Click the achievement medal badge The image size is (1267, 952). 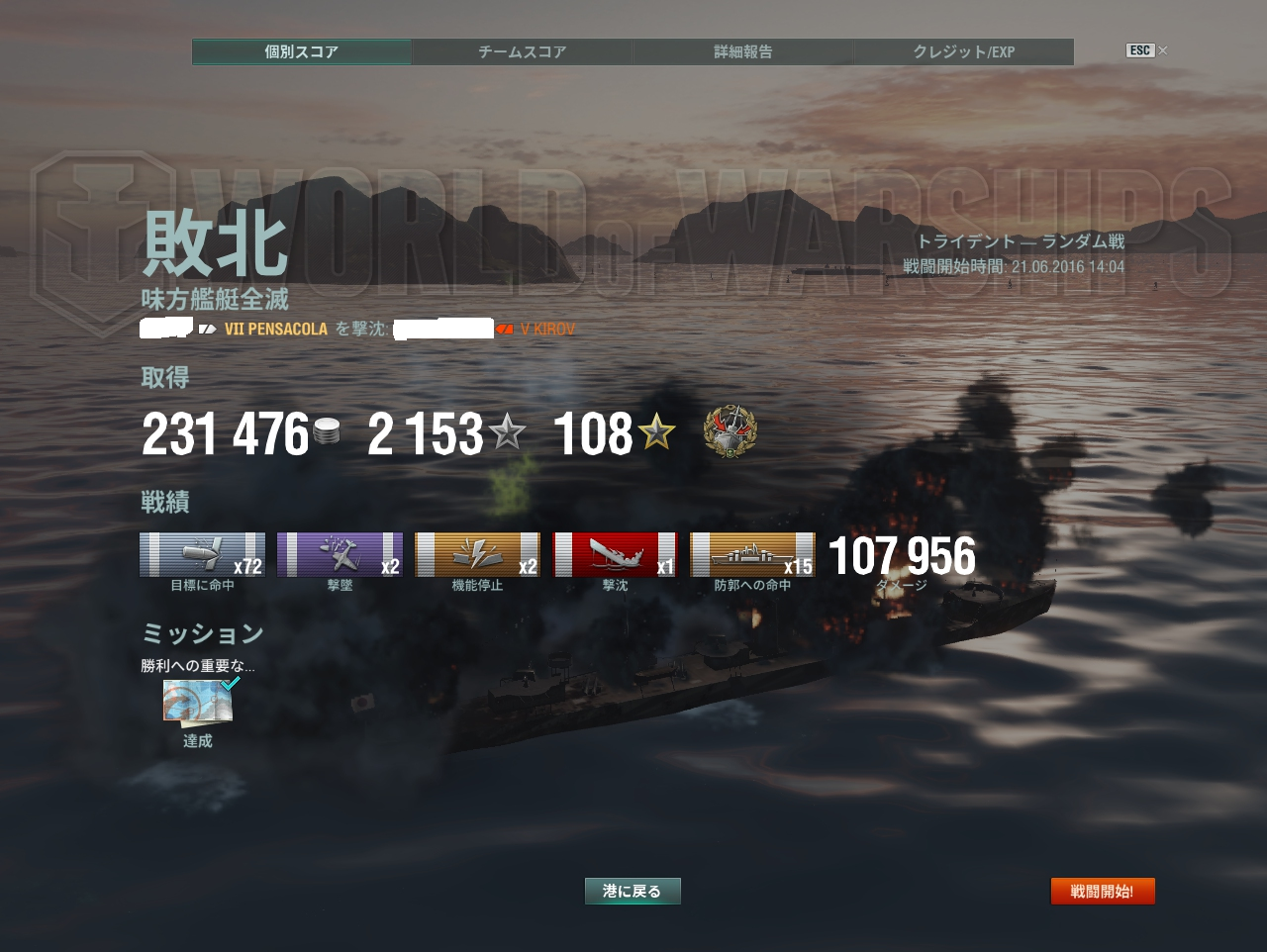[730, 432]
